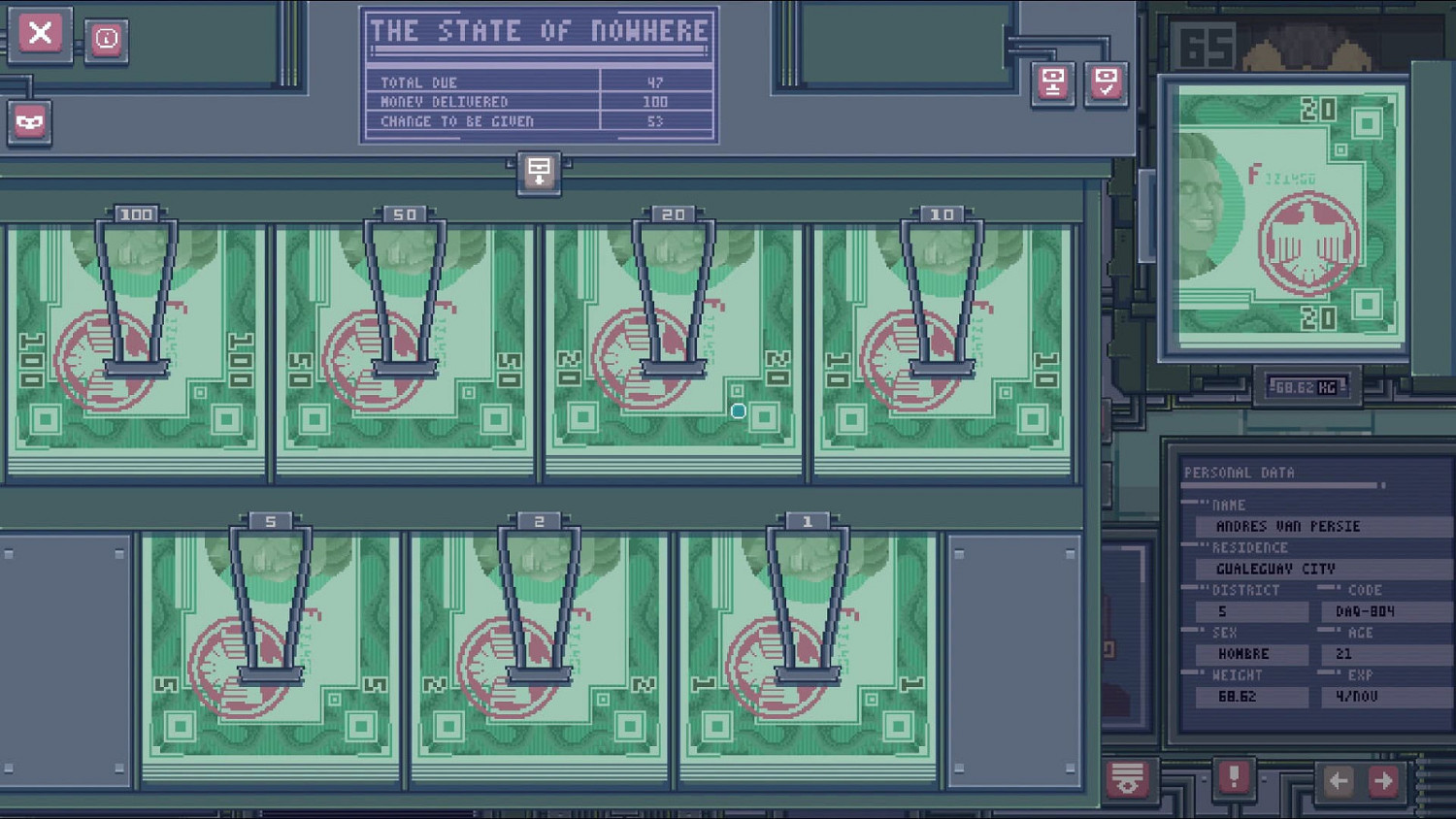This screenshot has width=1456, height=819.
Task: Open the info panel icon
Action: coord(107,38)
